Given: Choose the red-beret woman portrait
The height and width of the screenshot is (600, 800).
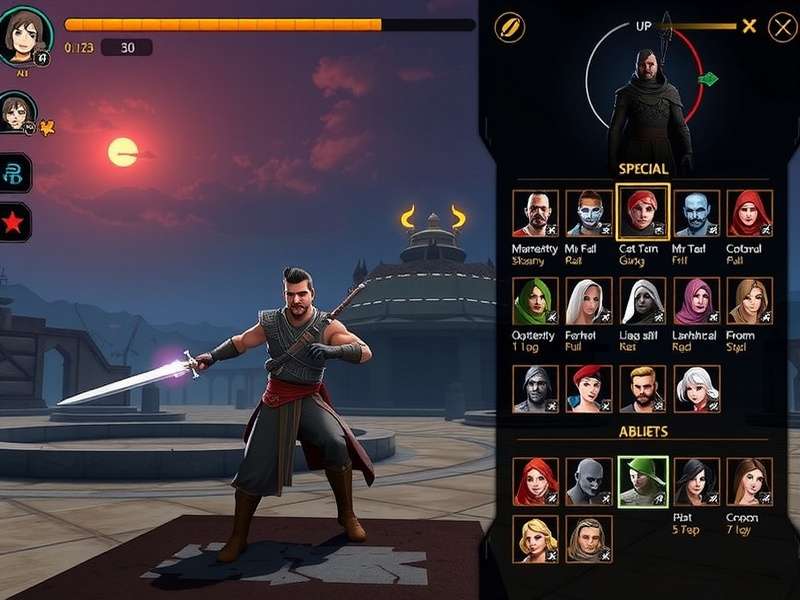Looking at the screenshot, I should tap(589, 388).
